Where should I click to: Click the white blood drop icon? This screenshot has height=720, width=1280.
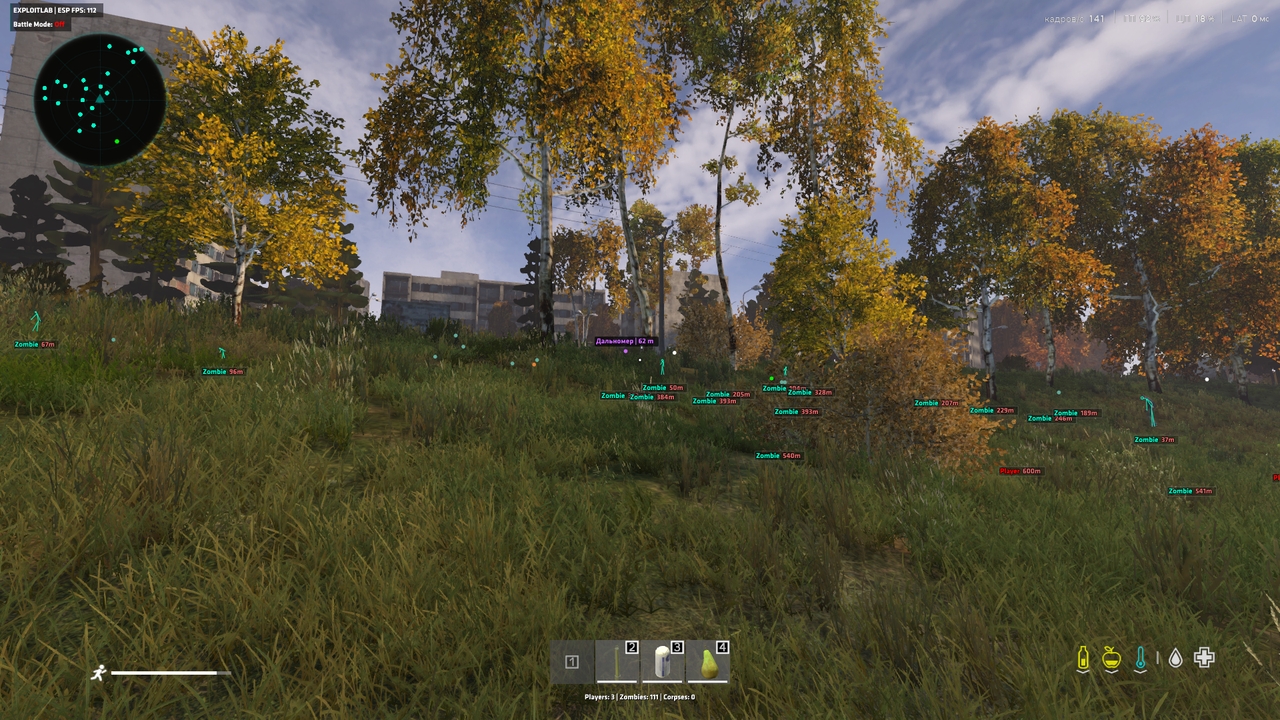[1176, 658]
